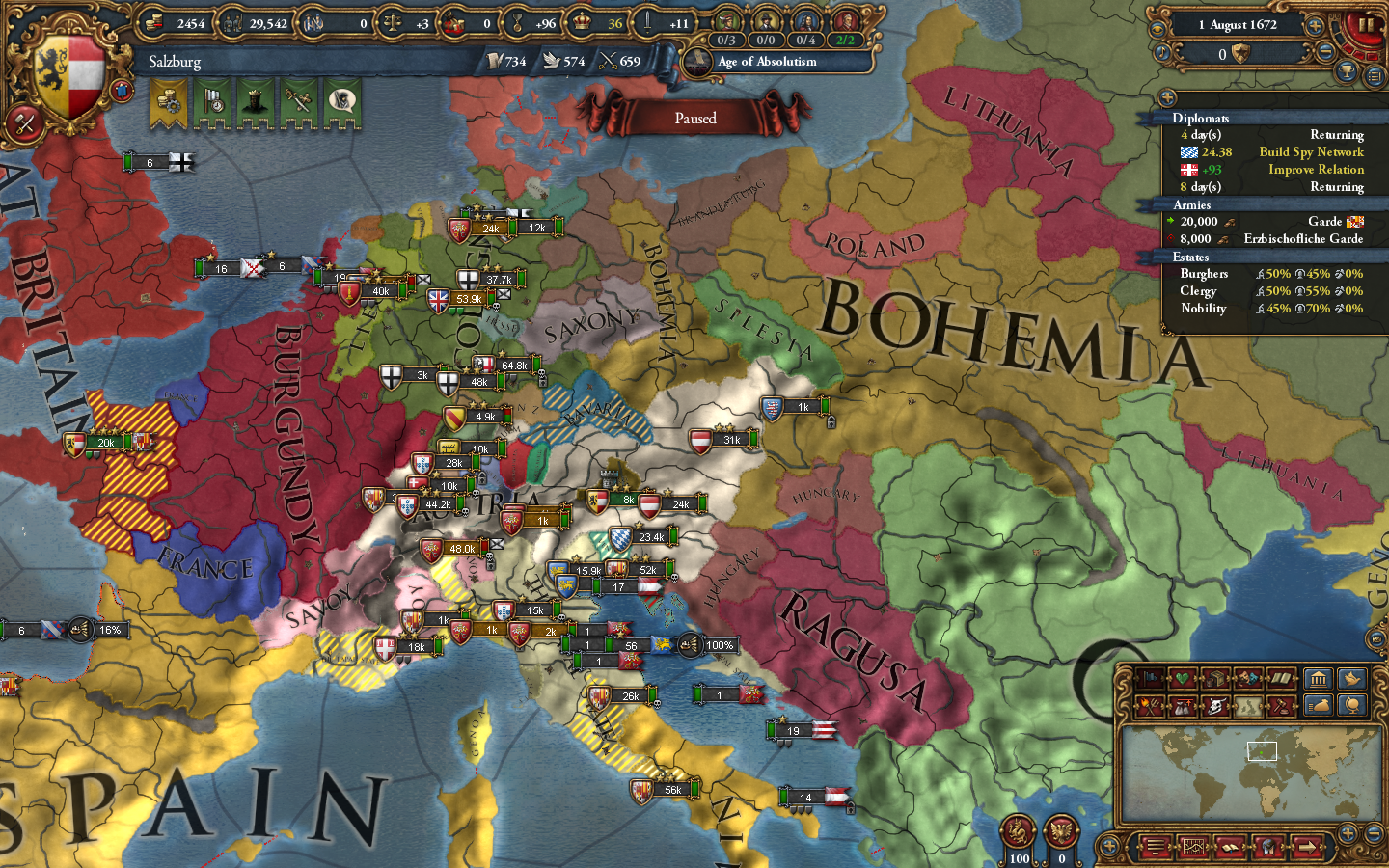Screen dimensions: 1389x868
Task: Click the Age of Absolutism banner
Action: [x=767, y=62]
